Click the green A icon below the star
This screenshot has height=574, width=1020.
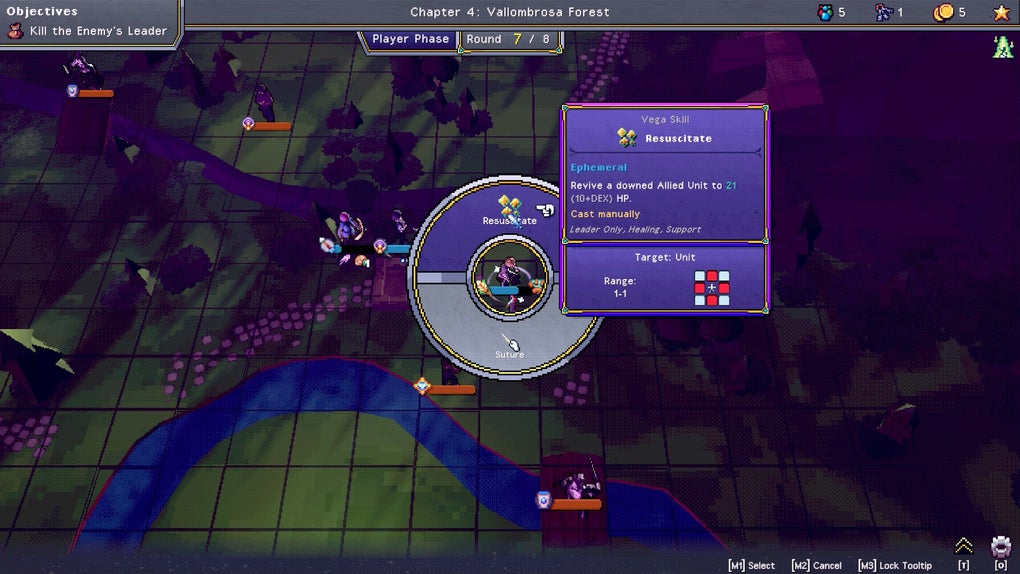click(1003, 46)
